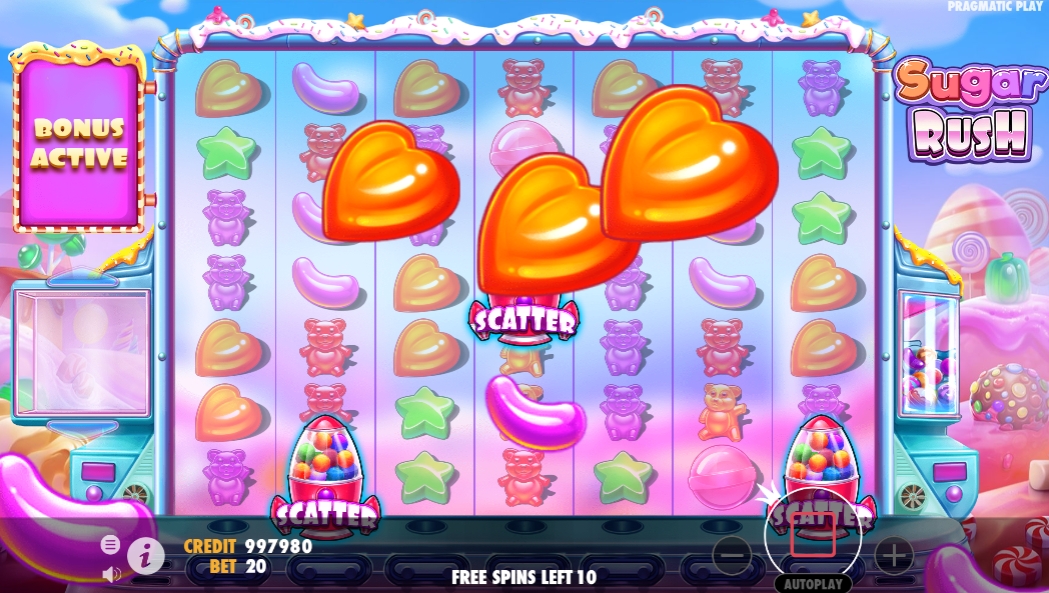1049x593 pixels.
Task: Toggle the sound speaker icon
Action: point(111,574)
